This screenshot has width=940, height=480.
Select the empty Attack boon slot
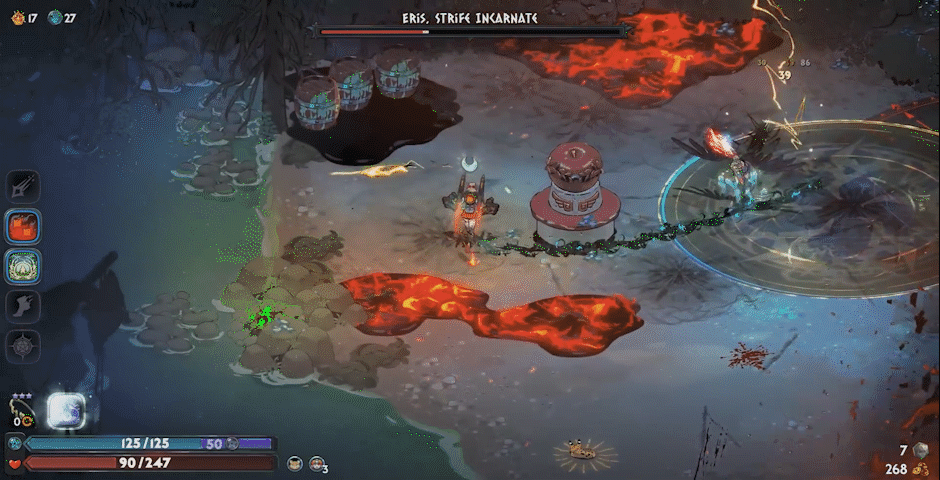click(24, 186)
